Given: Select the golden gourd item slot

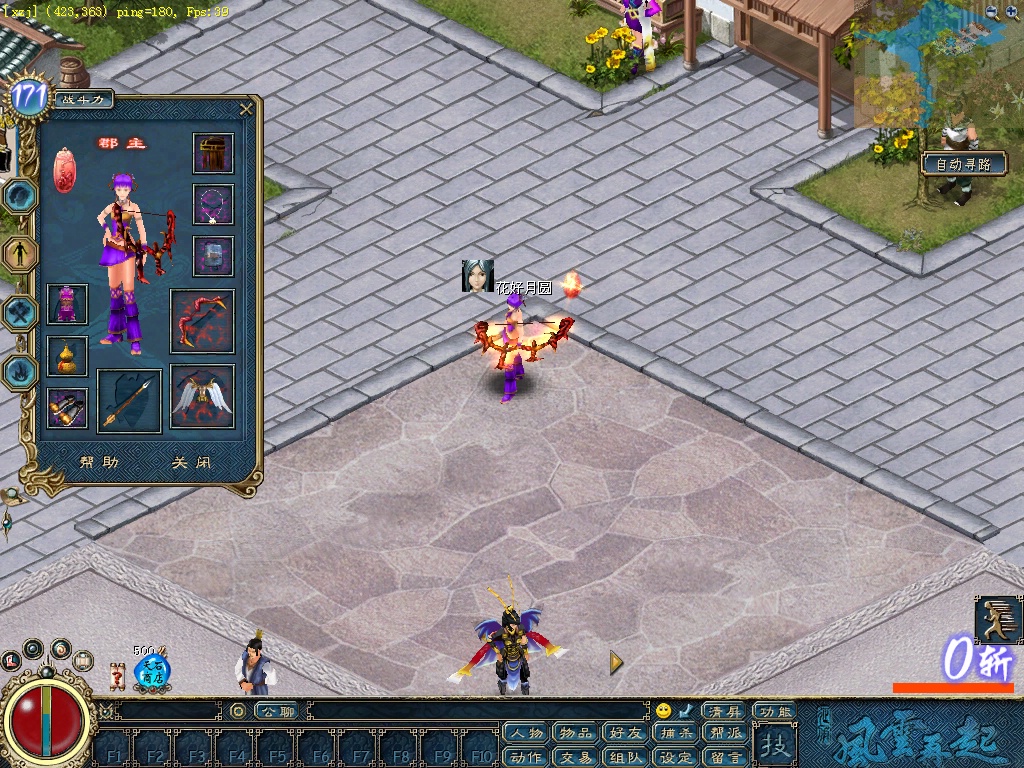Looking at the screenshot, I should click(x=67, y=356).
